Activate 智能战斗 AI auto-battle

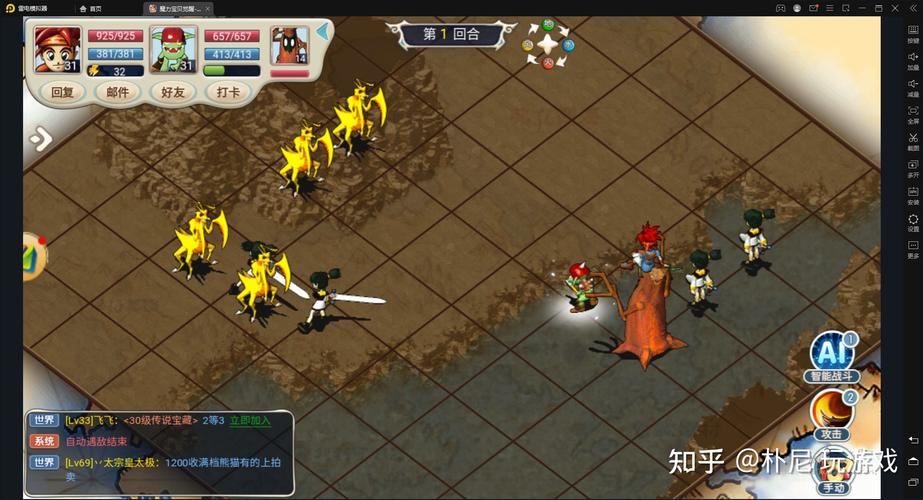[x=832, y=357]
